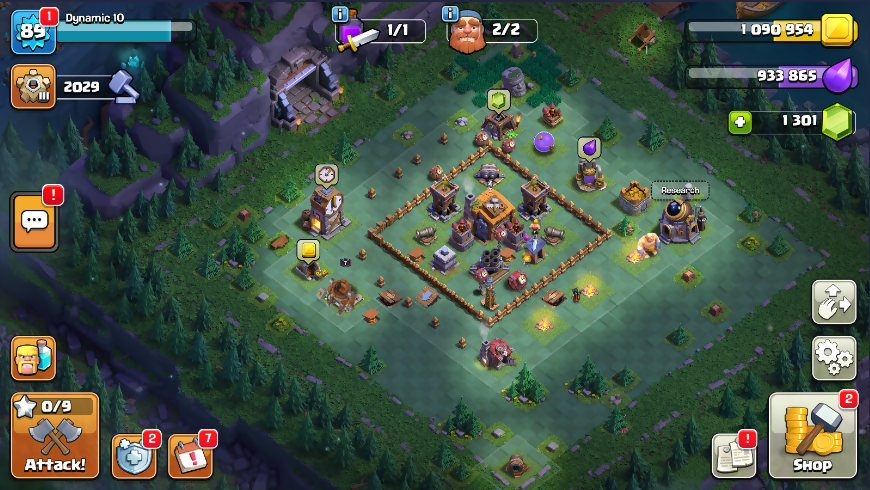Open the events calendar button

[190, 456]
